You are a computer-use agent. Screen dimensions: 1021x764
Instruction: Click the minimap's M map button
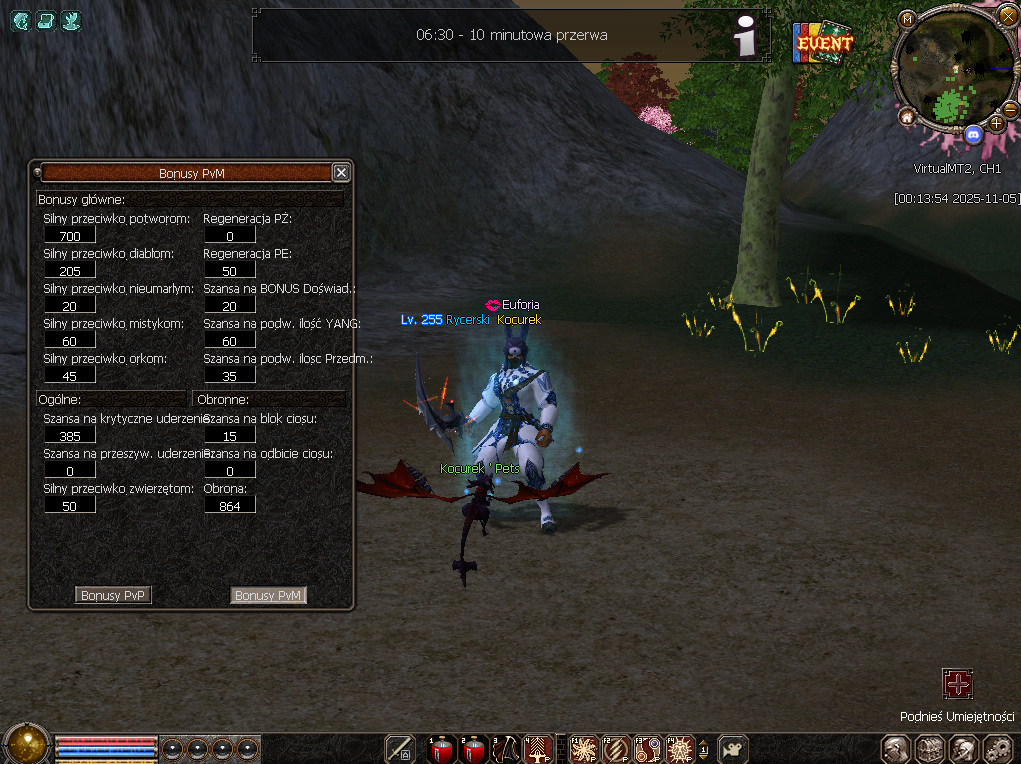[x=907, y=19]
